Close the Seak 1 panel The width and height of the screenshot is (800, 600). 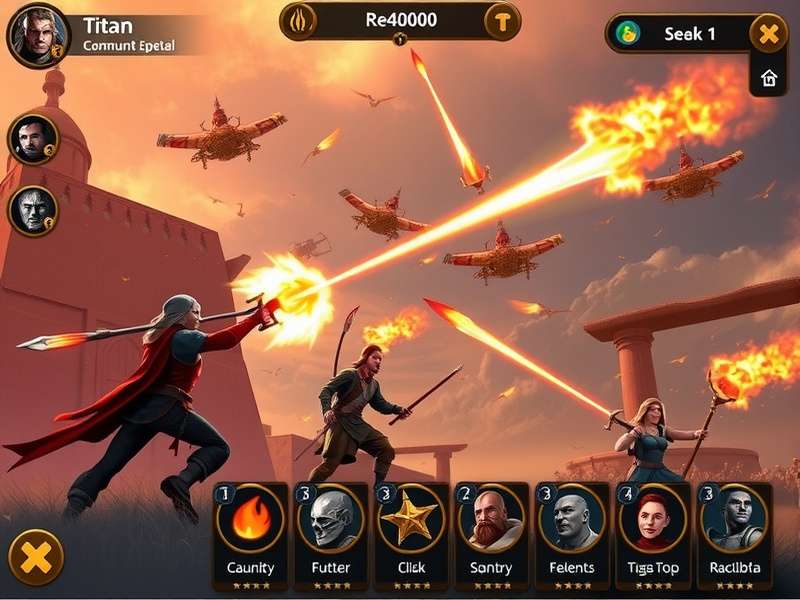click(x=768, y=34)
